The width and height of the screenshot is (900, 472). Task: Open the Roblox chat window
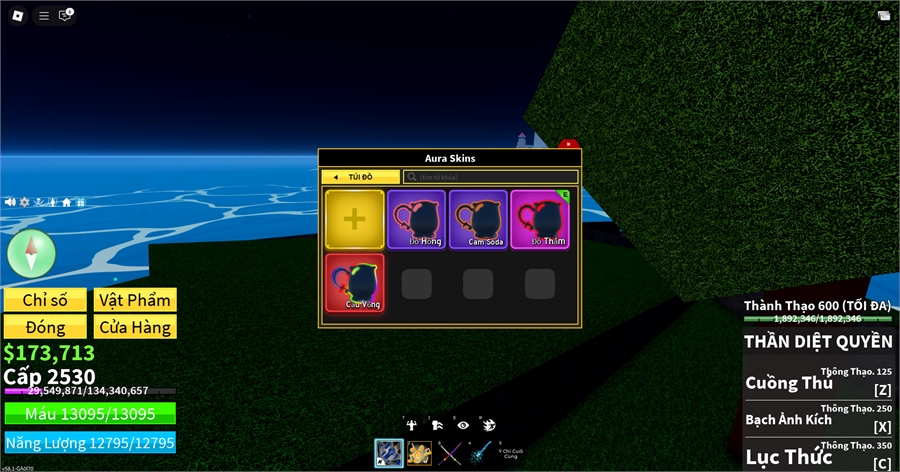[66, 15]
